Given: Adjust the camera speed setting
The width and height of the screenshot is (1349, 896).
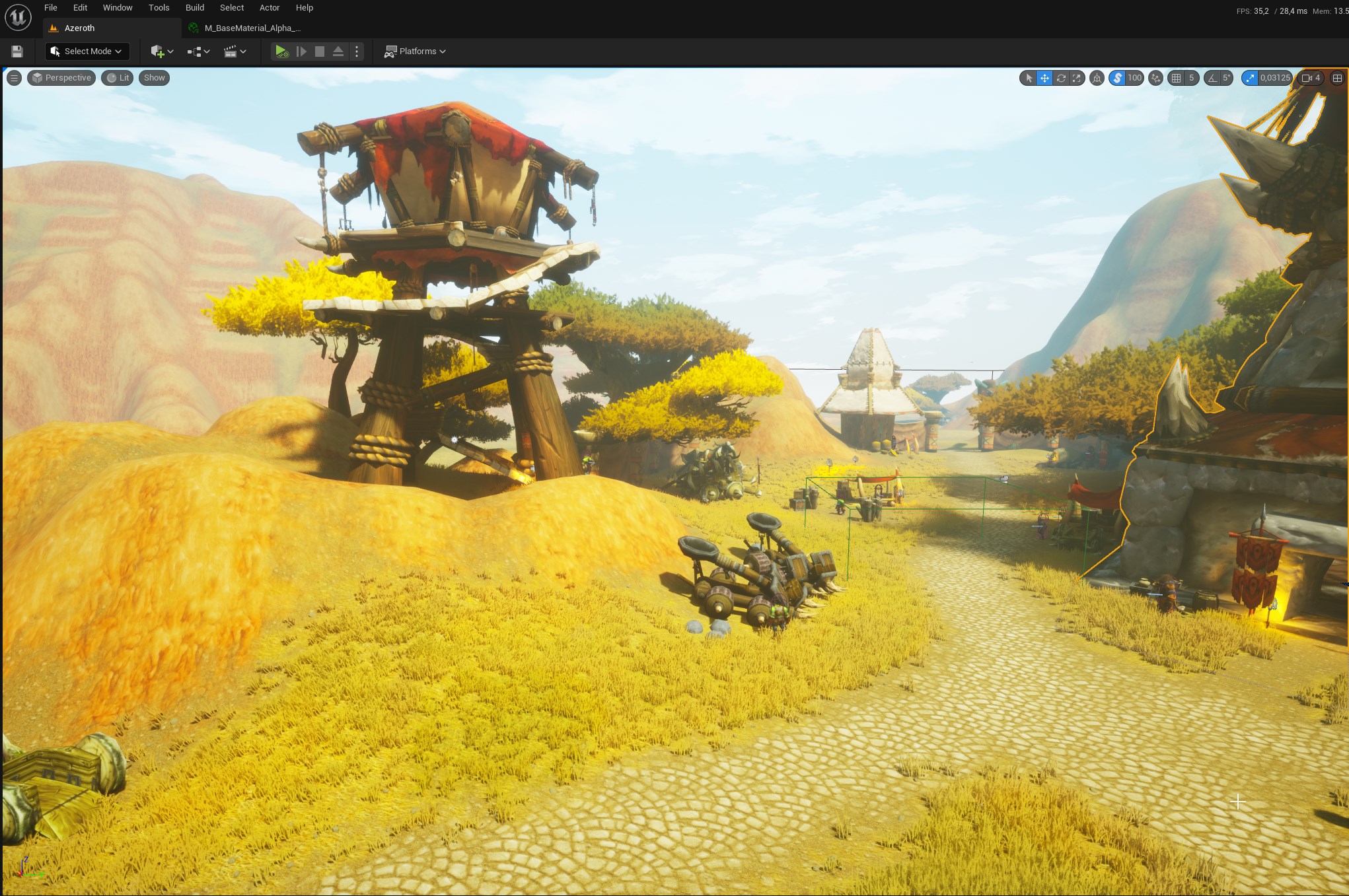Looking at the screenshot, I should click(1311, 78).
